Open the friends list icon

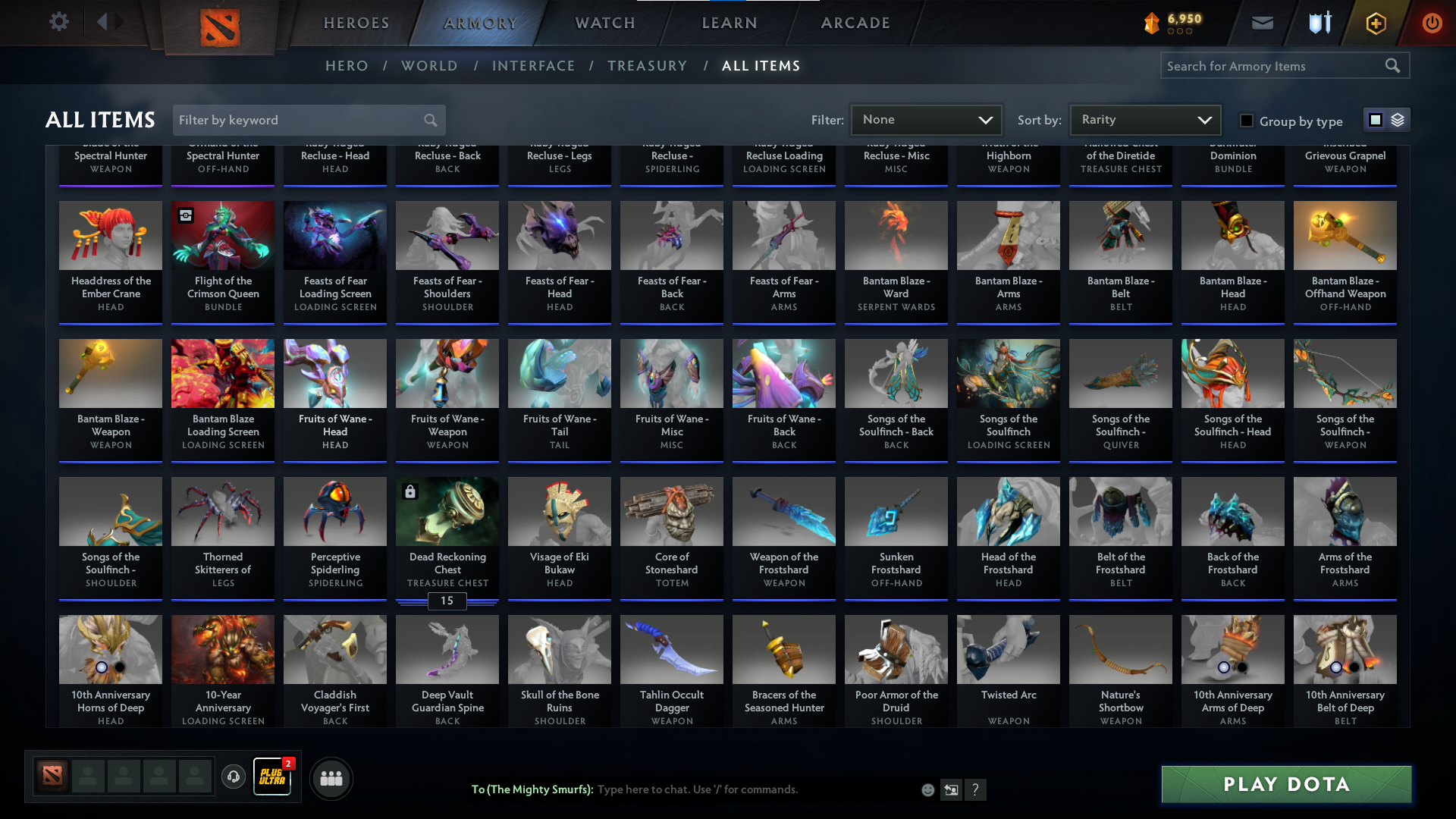pyautogui.click(x=330, y=778)
